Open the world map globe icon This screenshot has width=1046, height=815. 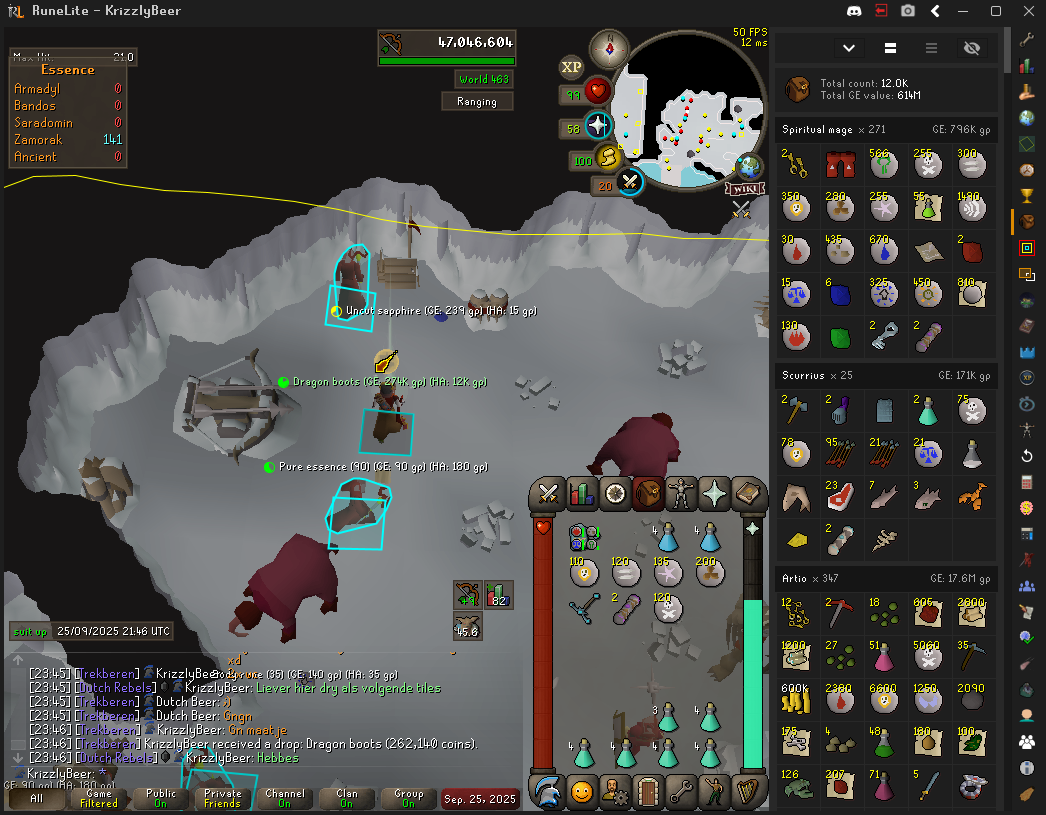[x=748, y=166]
